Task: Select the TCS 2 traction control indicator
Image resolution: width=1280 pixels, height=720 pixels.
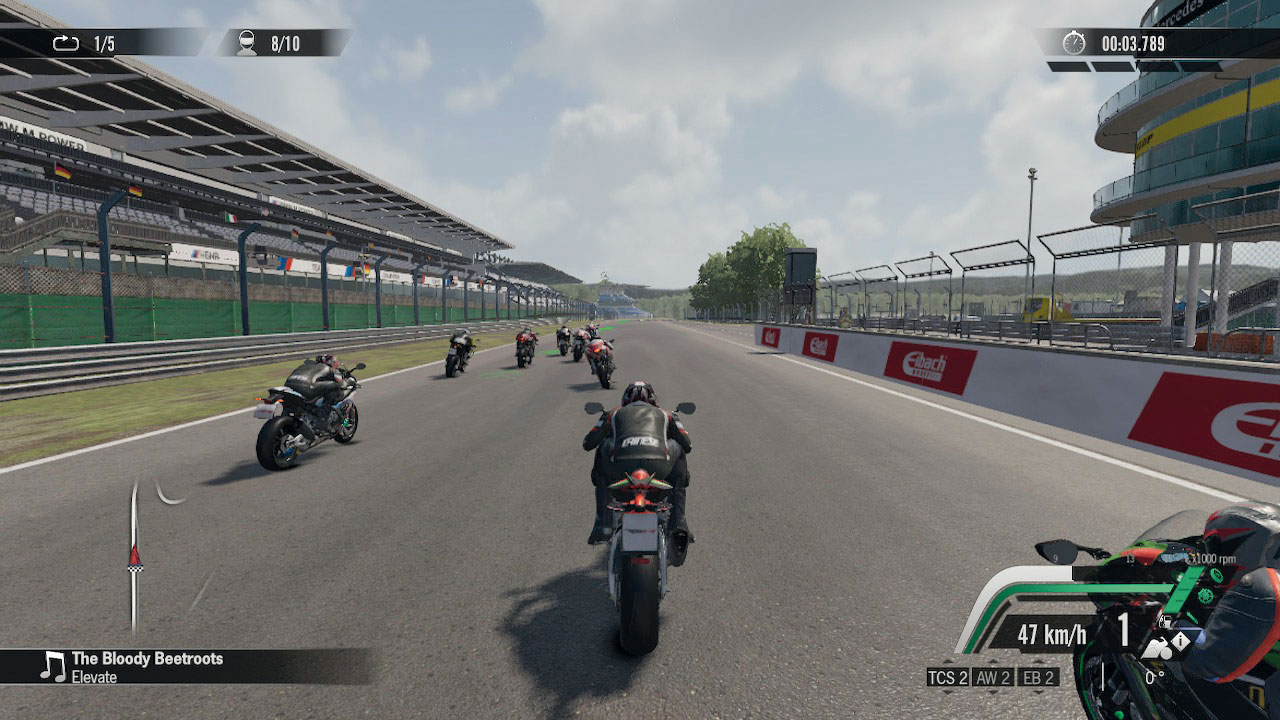Action: 948,677
